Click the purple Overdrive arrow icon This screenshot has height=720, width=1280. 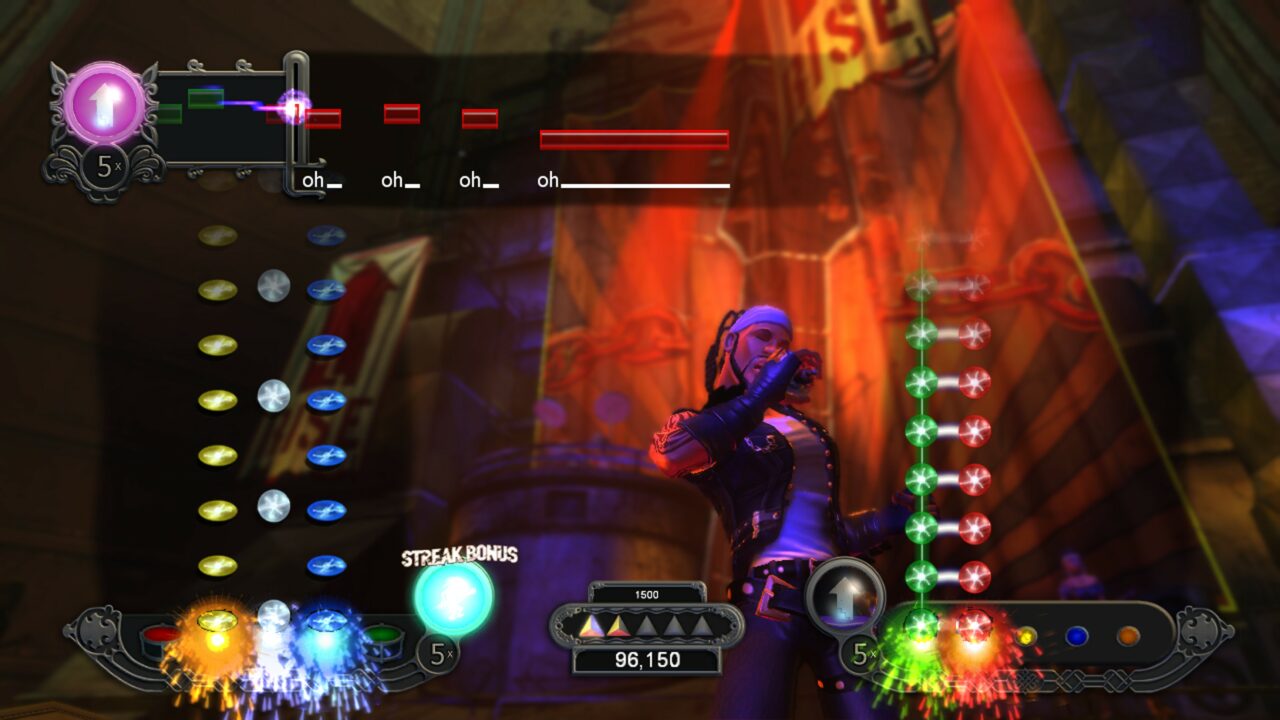point(103,103)
